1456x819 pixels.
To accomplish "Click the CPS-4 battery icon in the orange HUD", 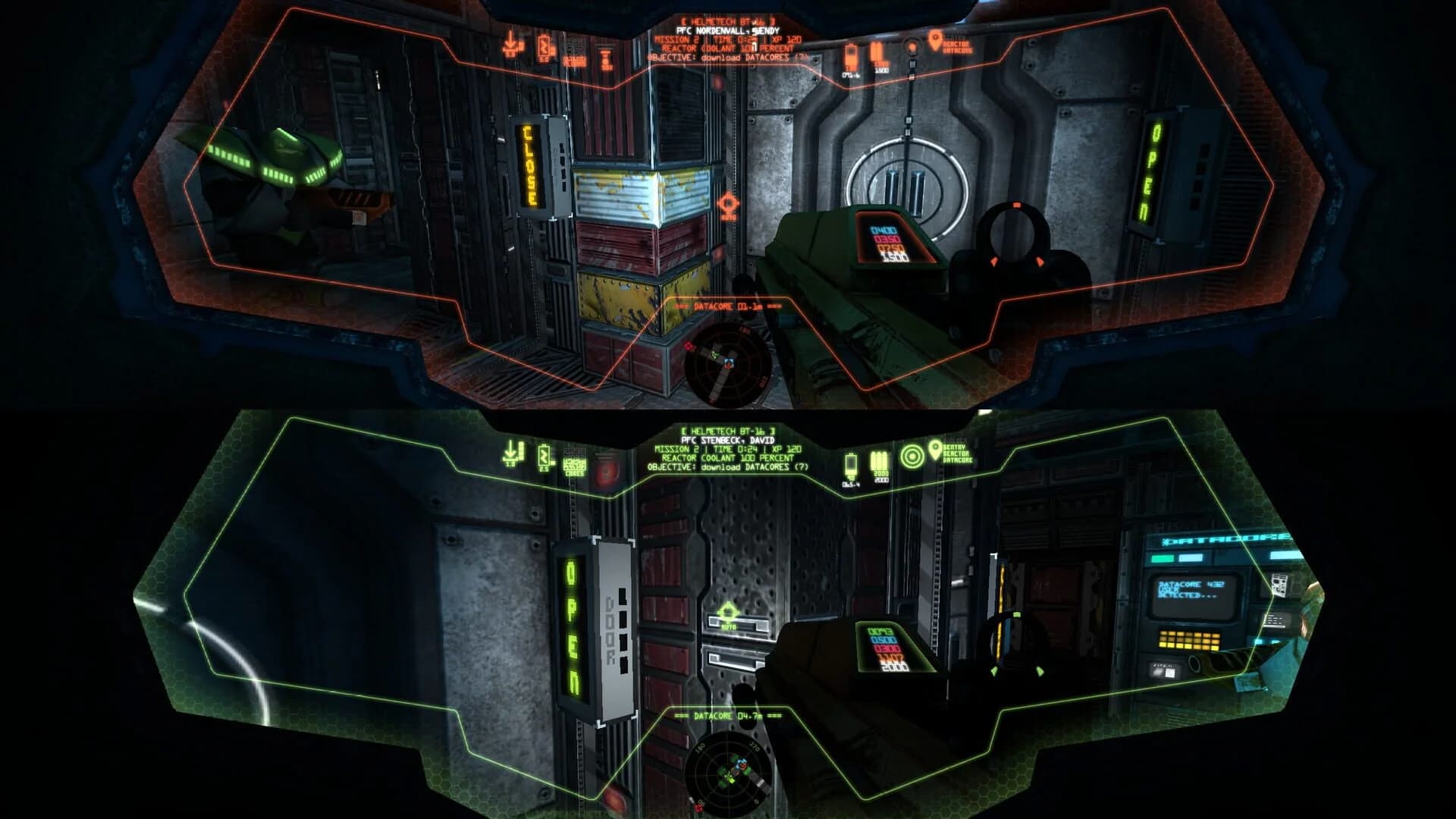I will point(851,55).
